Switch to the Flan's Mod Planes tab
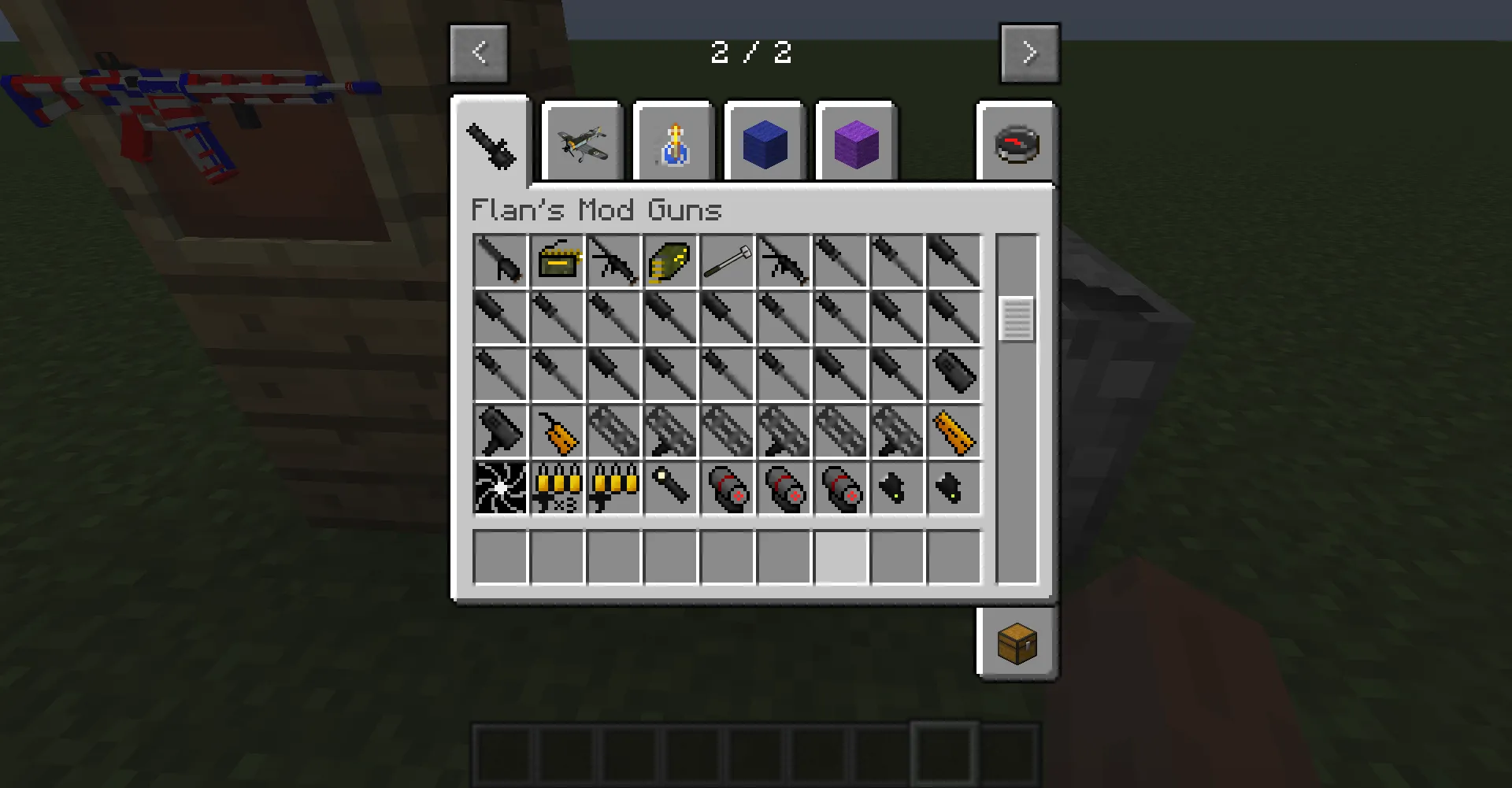Viewport: 1512px width, 788px height. [x=582, y=142]
